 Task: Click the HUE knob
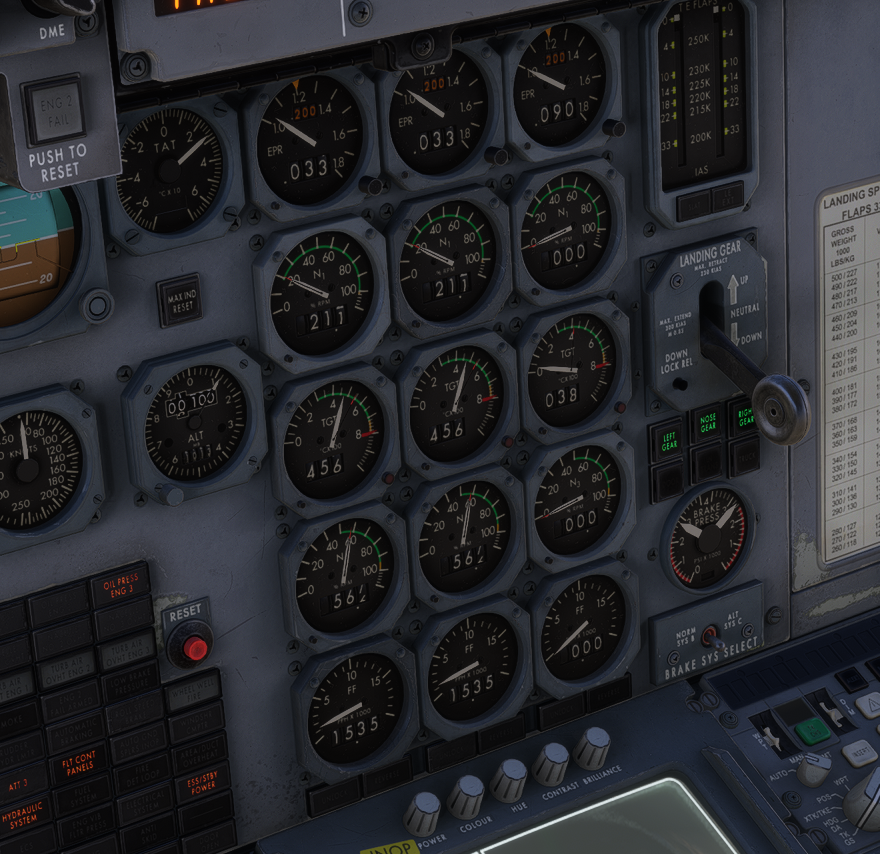point(508,779)
